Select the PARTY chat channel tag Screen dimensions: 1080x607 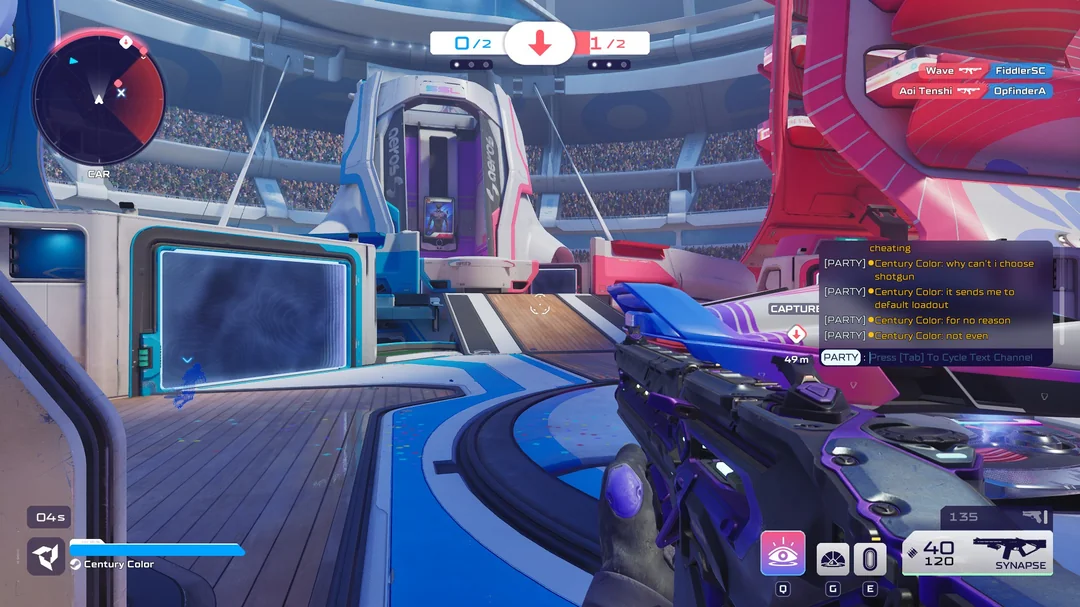pyautogui.click(x=841, y=357)
